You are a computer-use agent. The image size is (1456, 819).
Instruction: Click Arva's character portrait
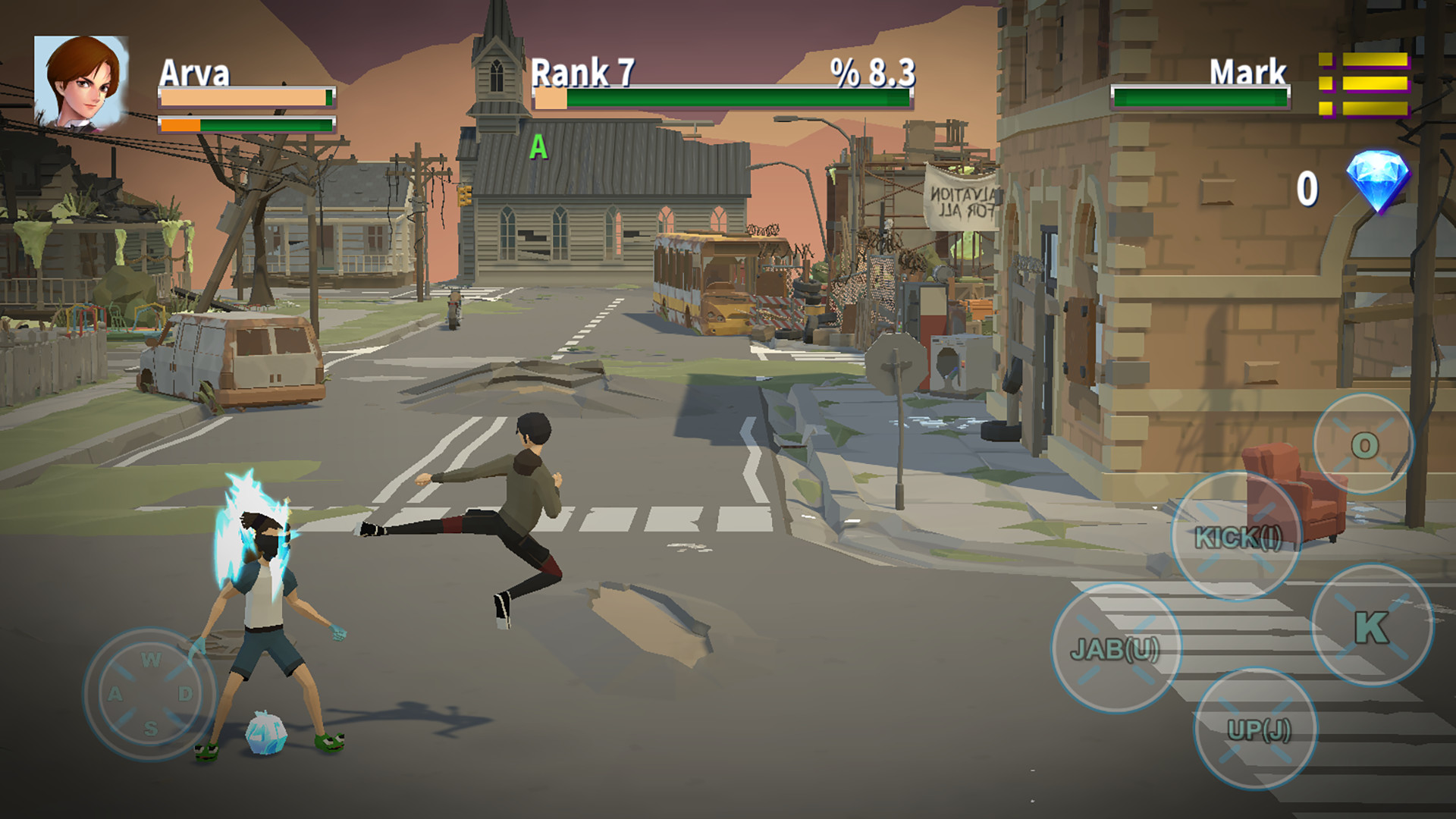[80, 83]
